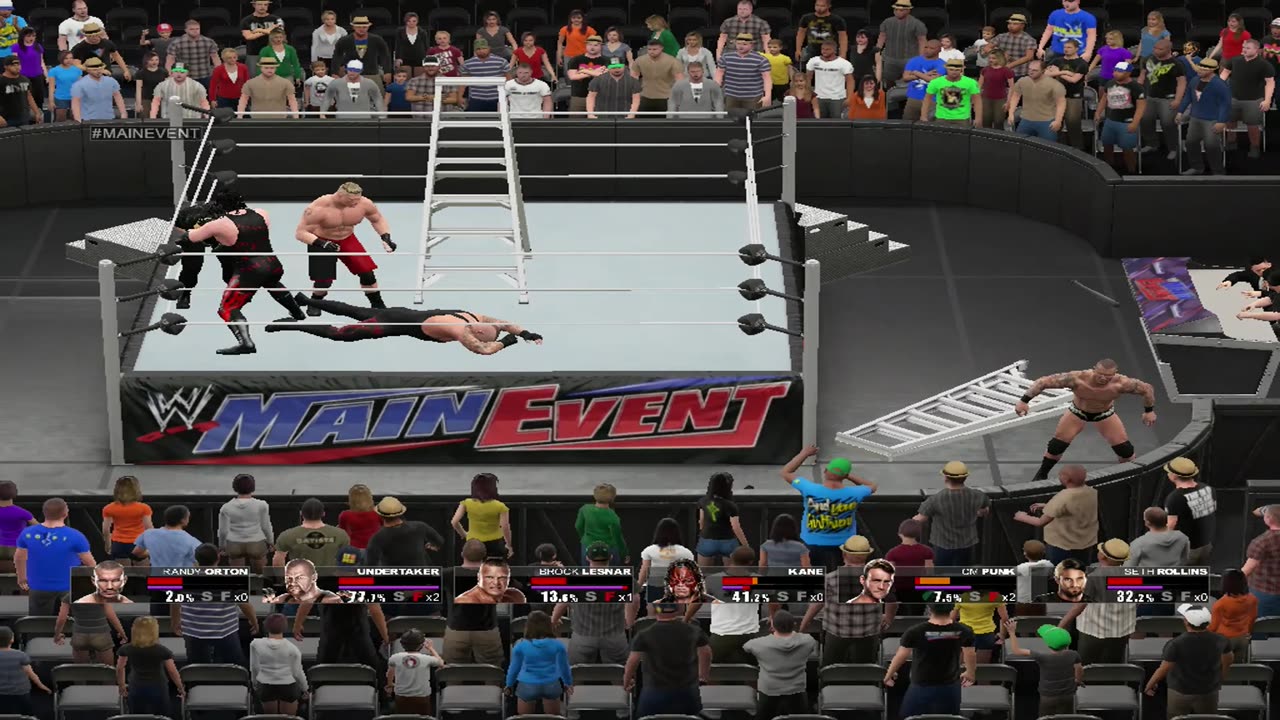Screen dimensions: 1280x720
Task: Click Undertaker's portrait in the HUD
Action: 298,582
